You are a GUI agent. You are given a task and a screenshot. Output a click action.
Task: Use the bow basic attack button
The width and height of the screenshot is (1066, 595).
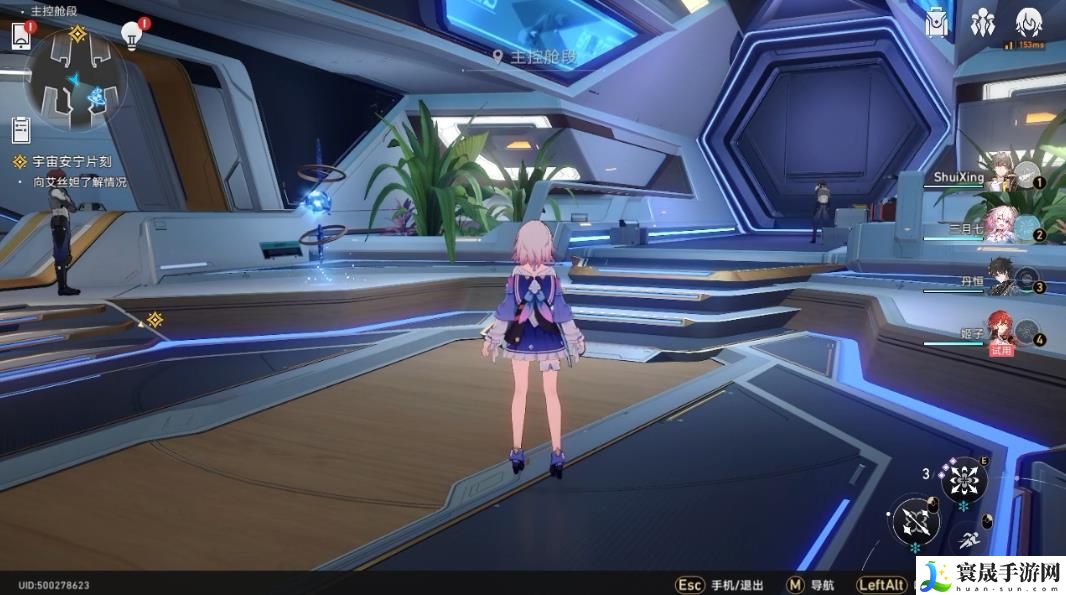[x=915, y=520]
